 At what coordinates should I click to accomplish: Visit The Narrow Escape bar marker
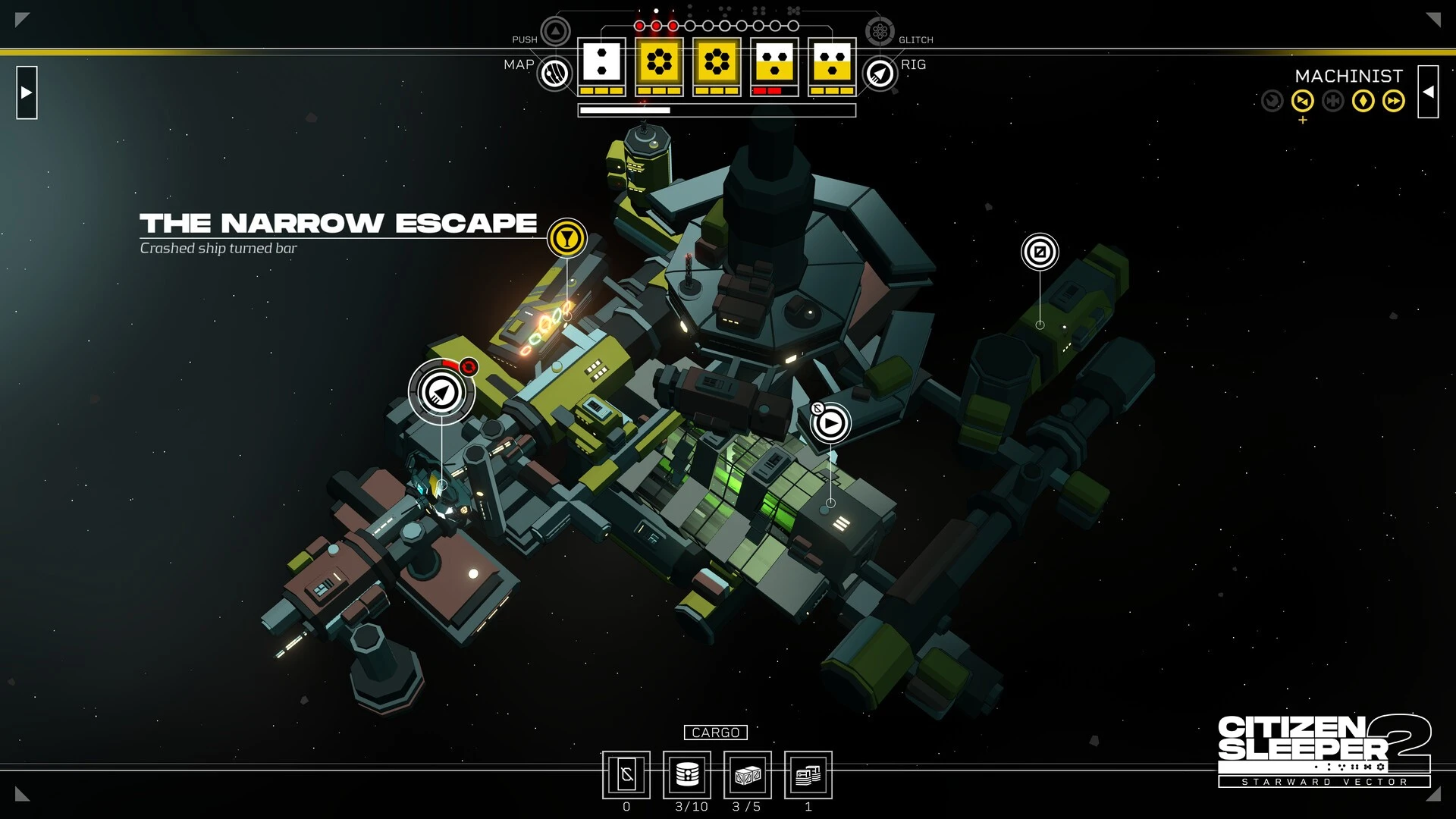click(566, 238)
